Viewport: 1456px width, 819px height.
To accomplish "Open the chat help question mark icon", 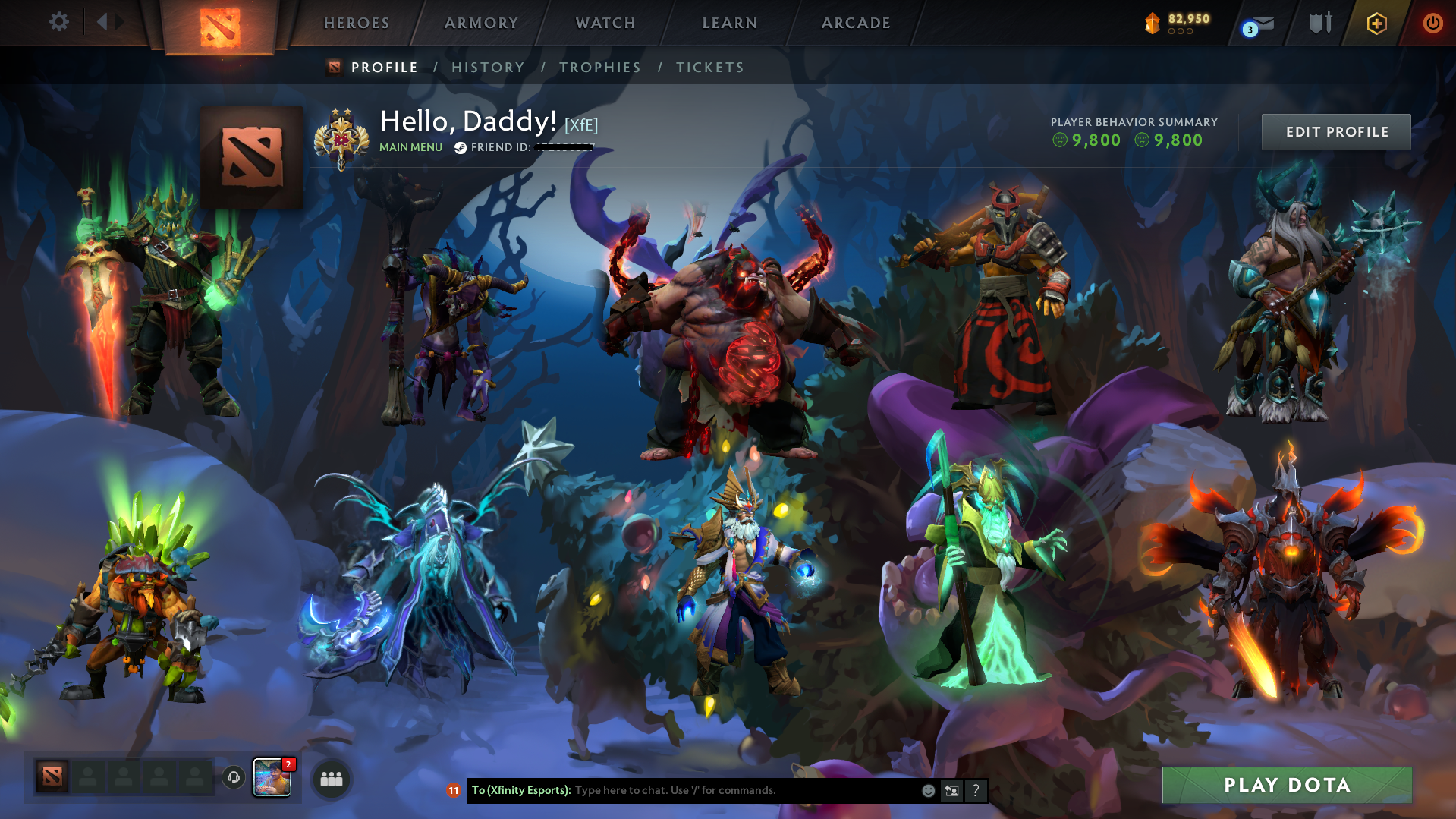I will tap(975, 790).
